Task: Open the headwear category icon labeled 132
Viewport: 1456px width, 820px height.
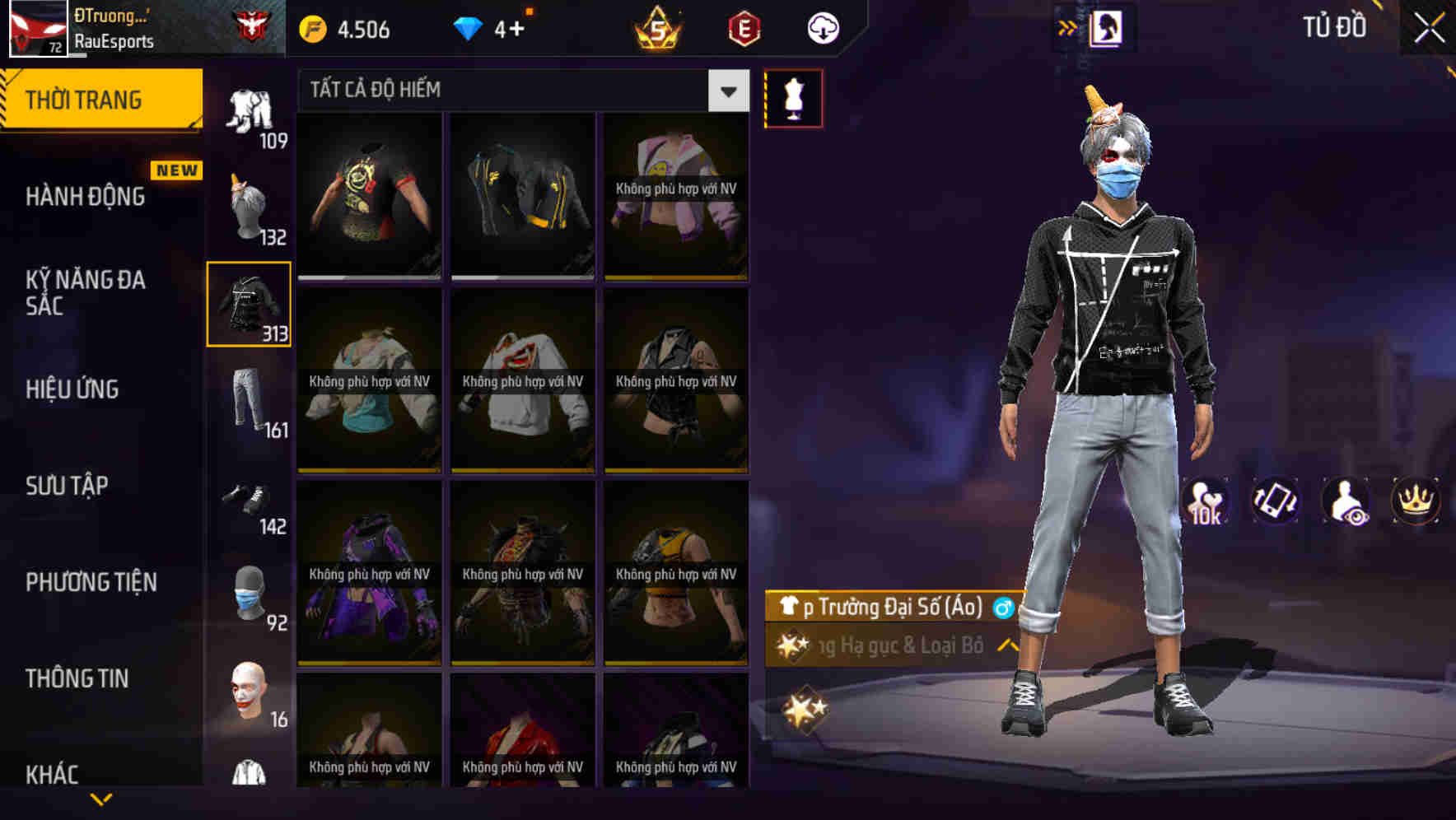Action: (x=248, y=203)
